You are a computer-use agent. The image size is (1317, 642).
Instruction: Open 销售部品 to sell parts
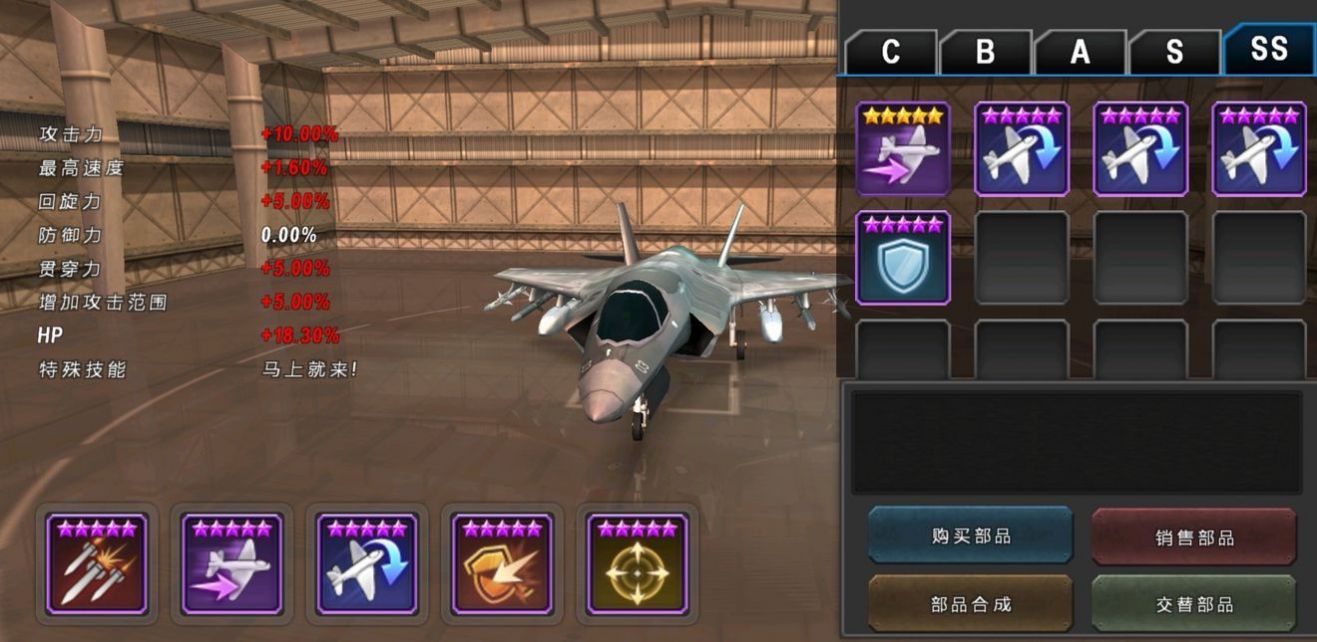pos(1194,537)
